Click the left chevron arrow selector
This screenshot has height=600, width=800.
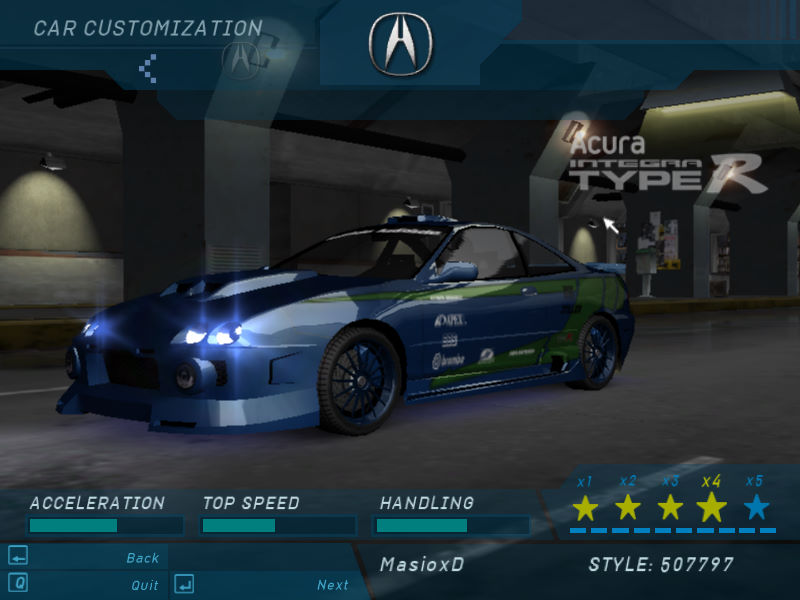pos(148,68)
